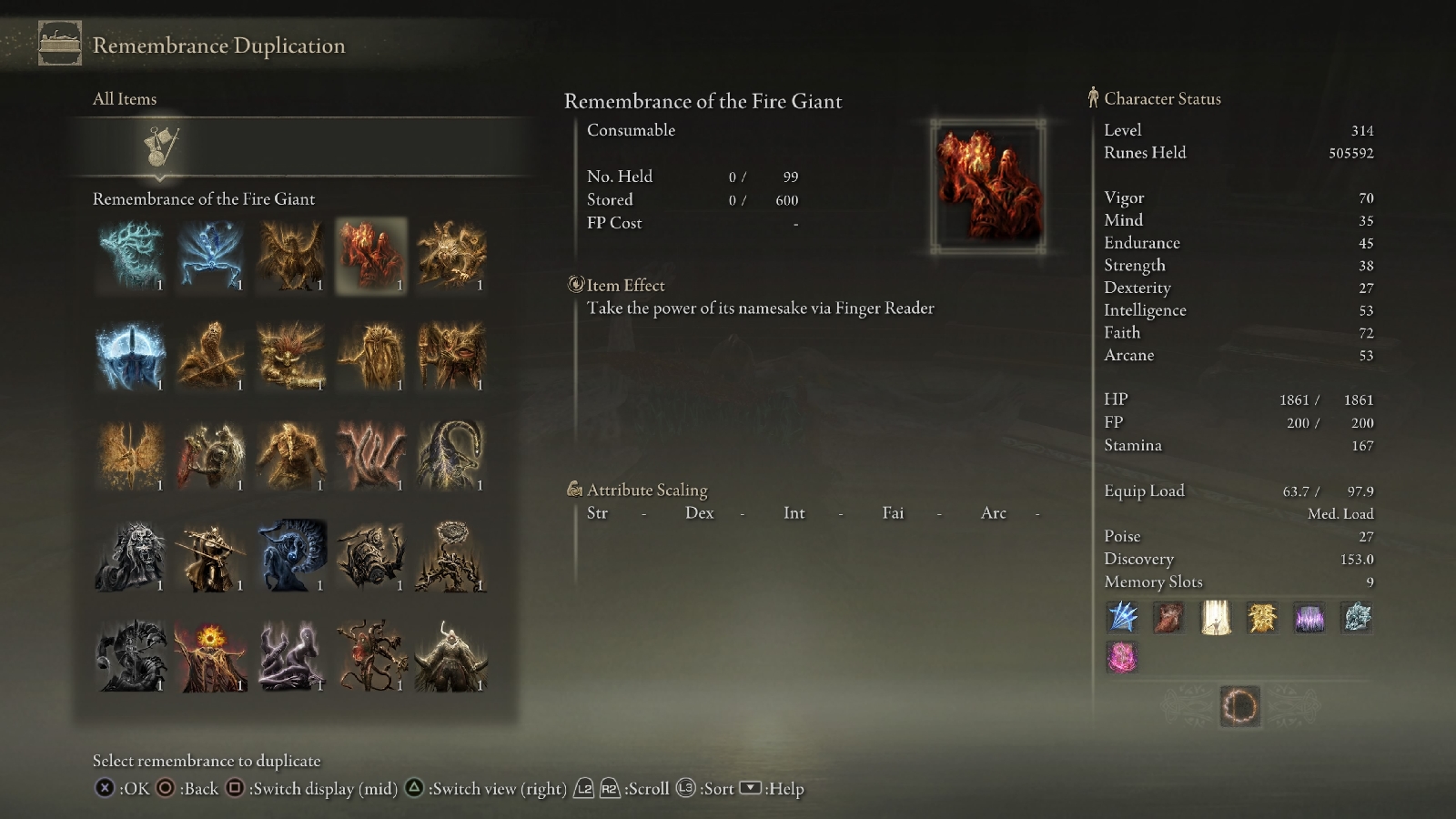Image resolution: width=1456 pixels, height=819 pixels.
Task: Pick the flaming sunflower remembrance
Action: pos(210,656)
